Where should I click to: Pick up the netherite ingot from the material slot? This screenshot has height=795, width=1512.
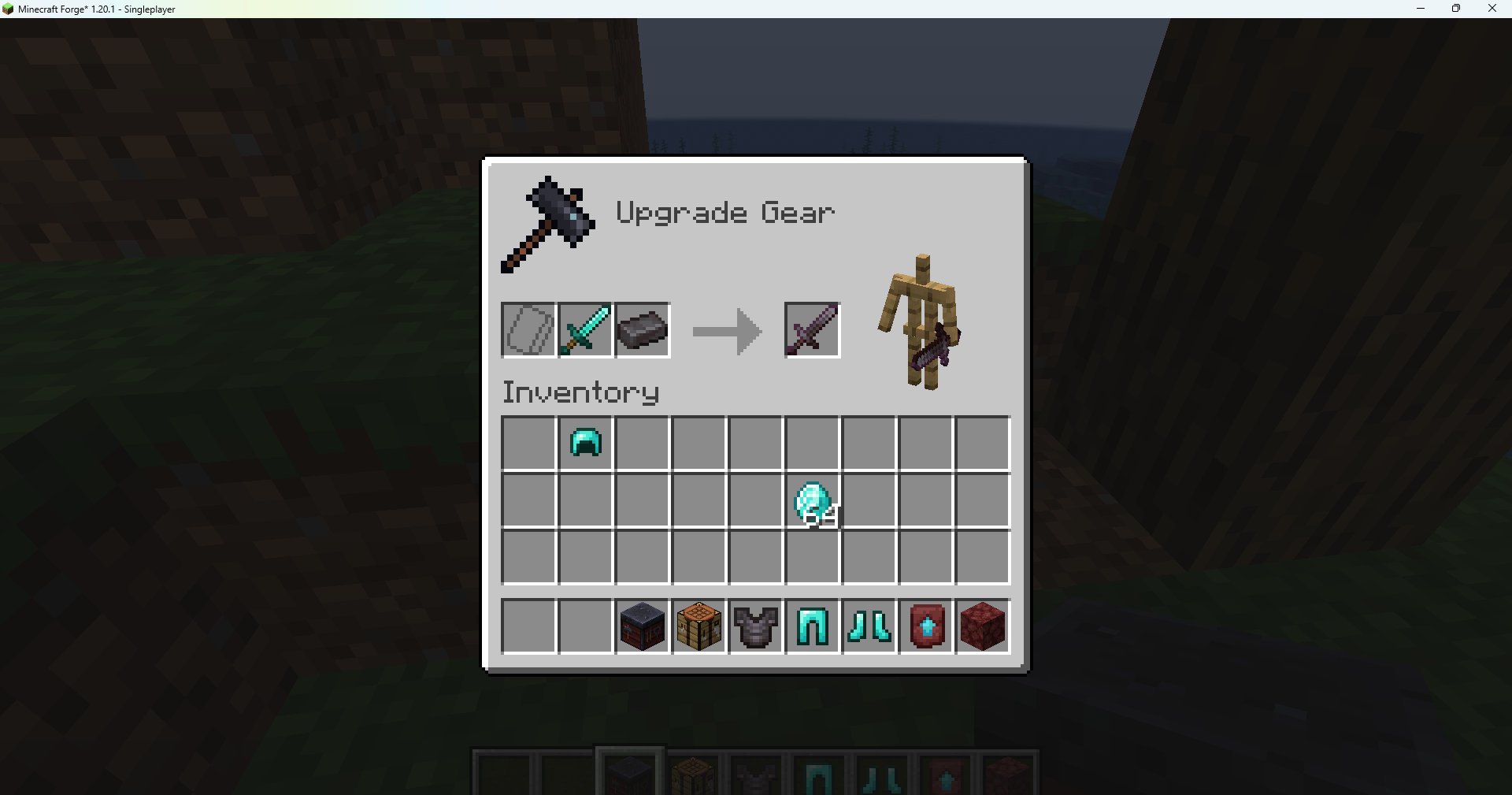[x=642, y=330]
